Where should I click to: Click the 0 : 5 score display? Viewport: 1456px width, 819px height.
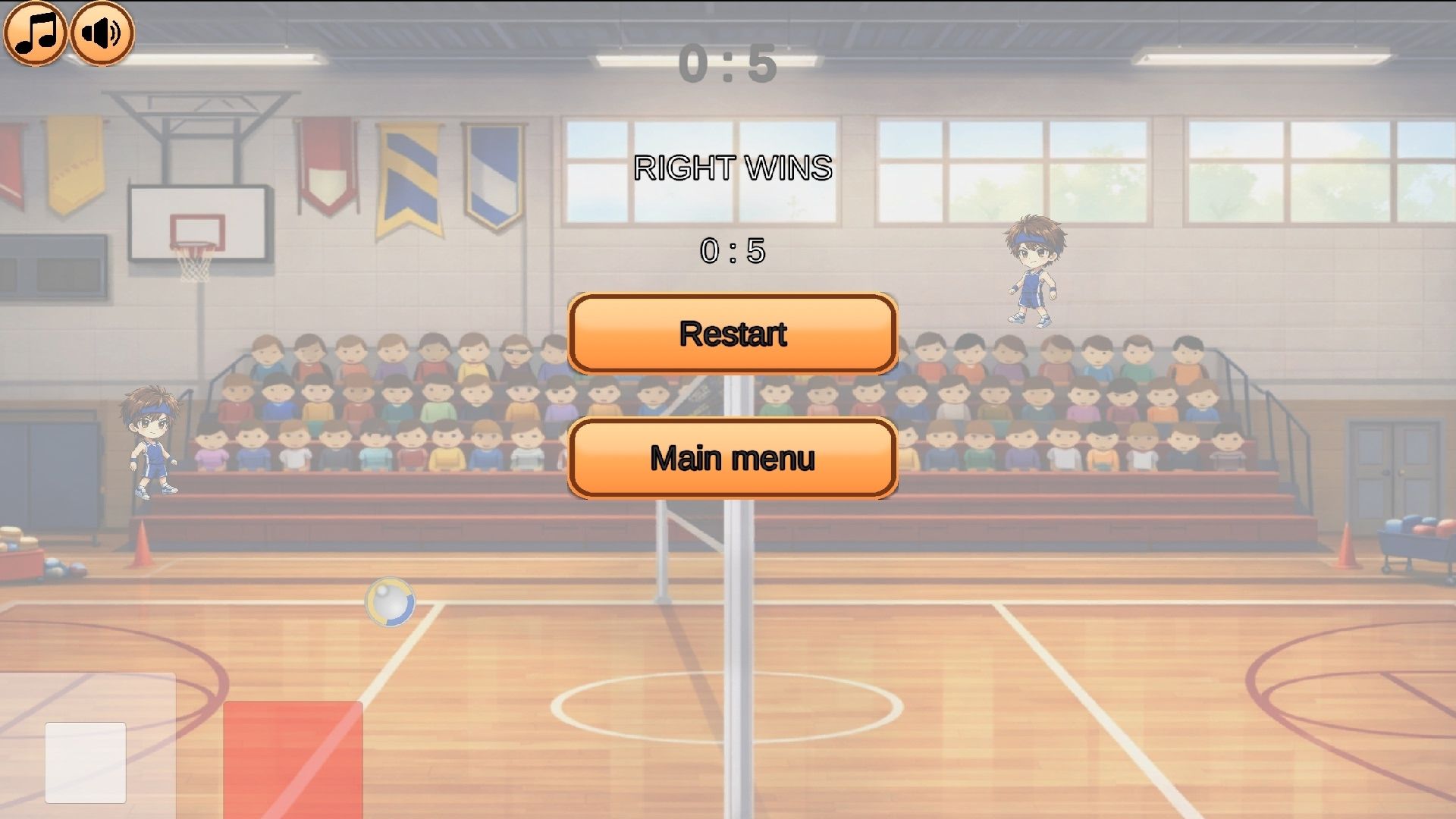coord(733,250)
